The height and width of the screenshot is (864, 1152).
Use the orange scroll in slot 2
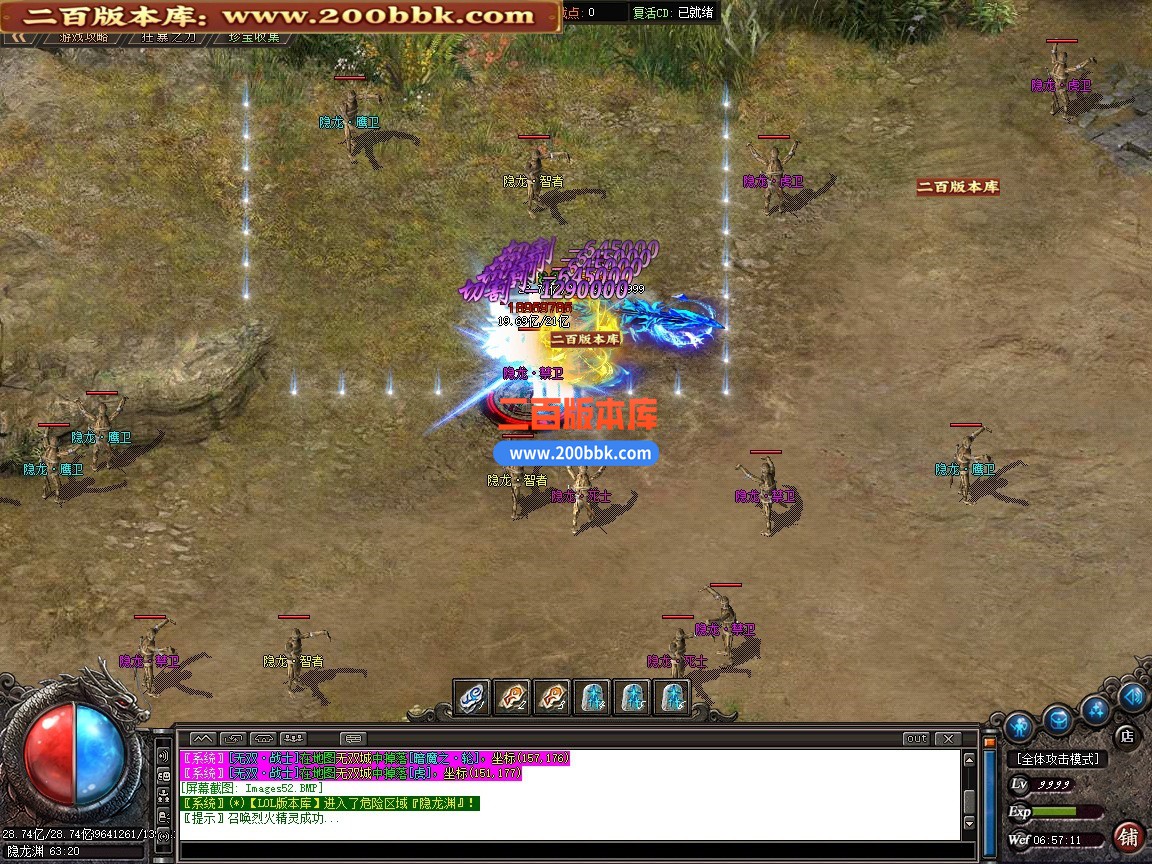512,697
